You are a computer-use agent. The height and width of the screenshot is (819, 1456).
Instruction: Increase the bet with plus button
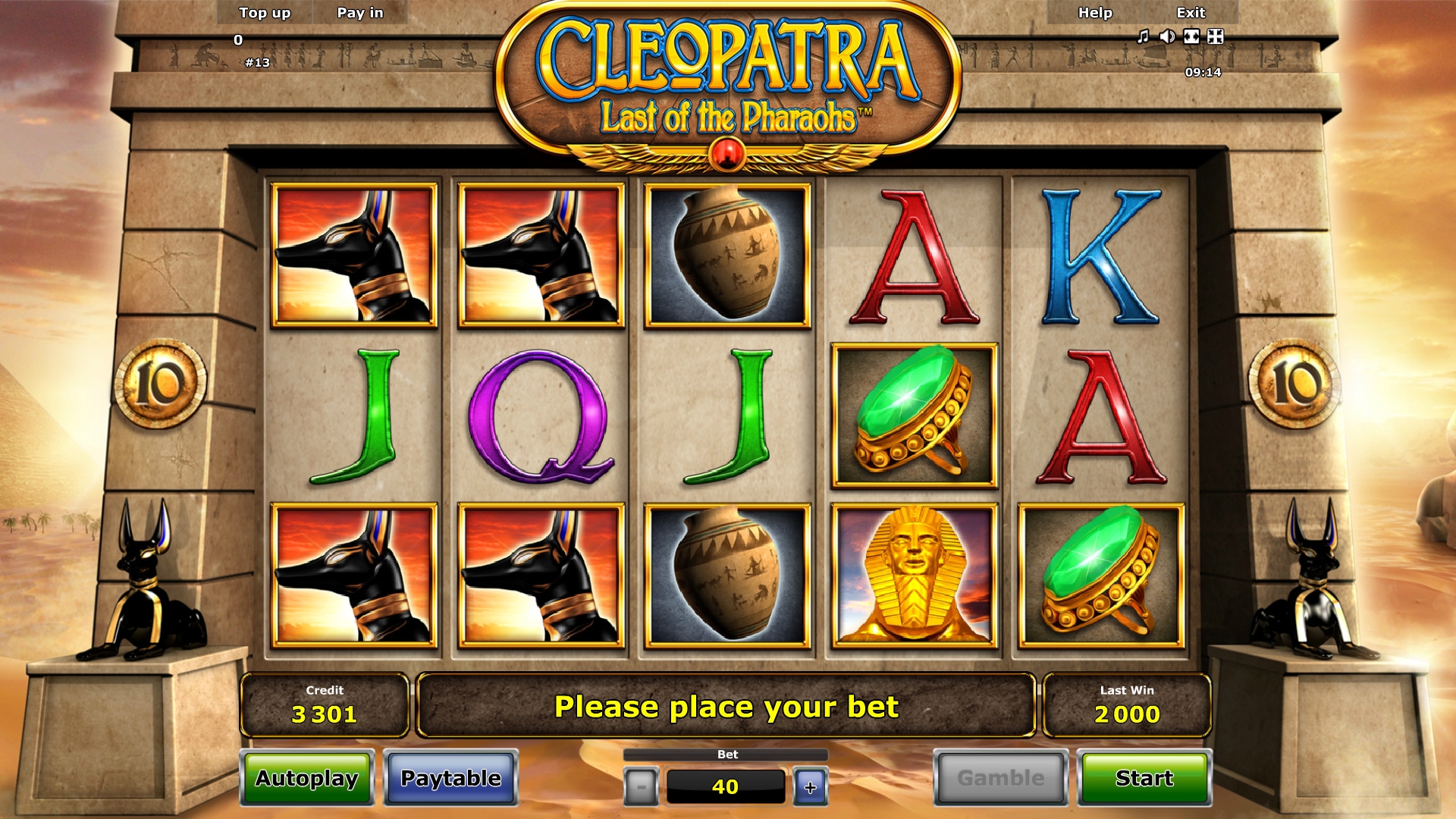coord(810,787)
